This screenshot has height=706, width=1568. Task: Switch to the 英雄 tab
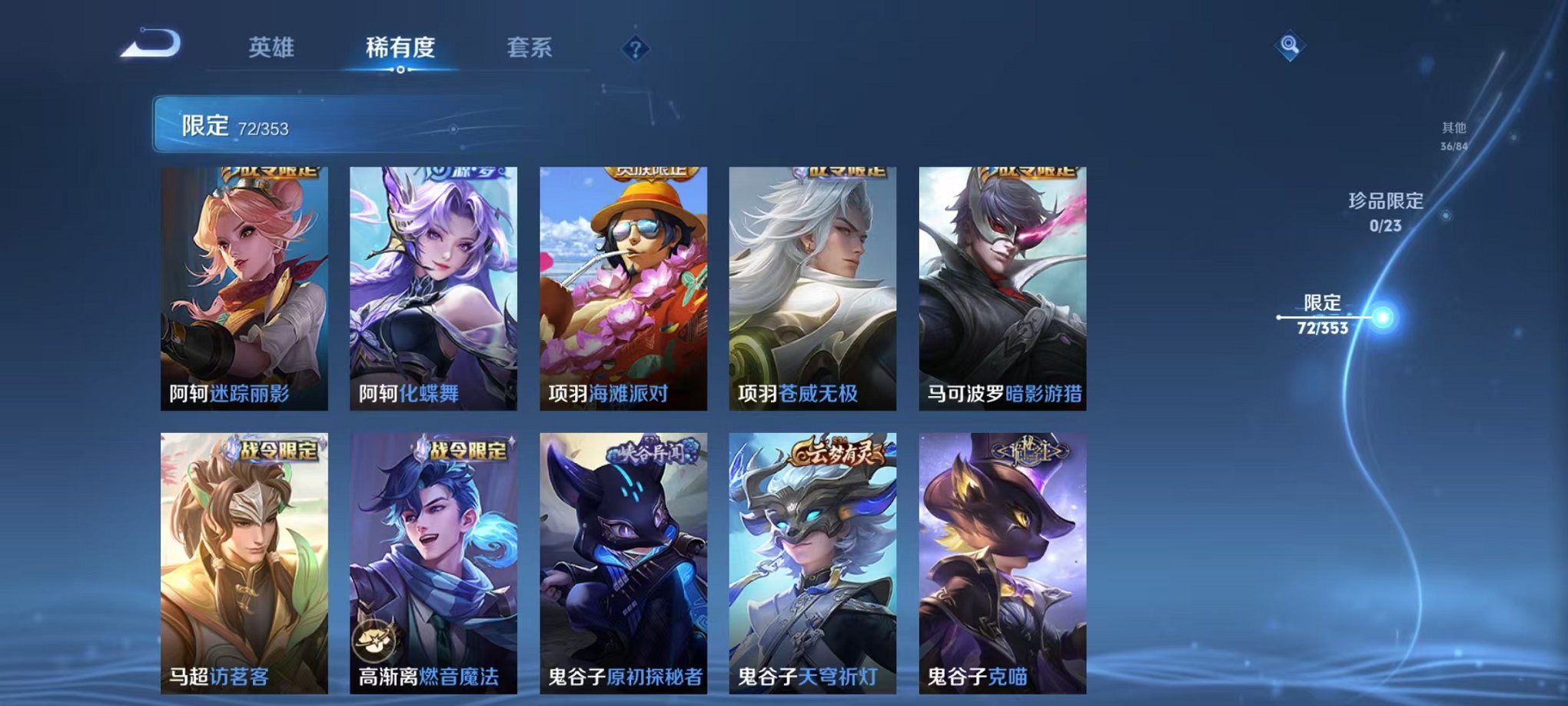[x=271, y=46]
